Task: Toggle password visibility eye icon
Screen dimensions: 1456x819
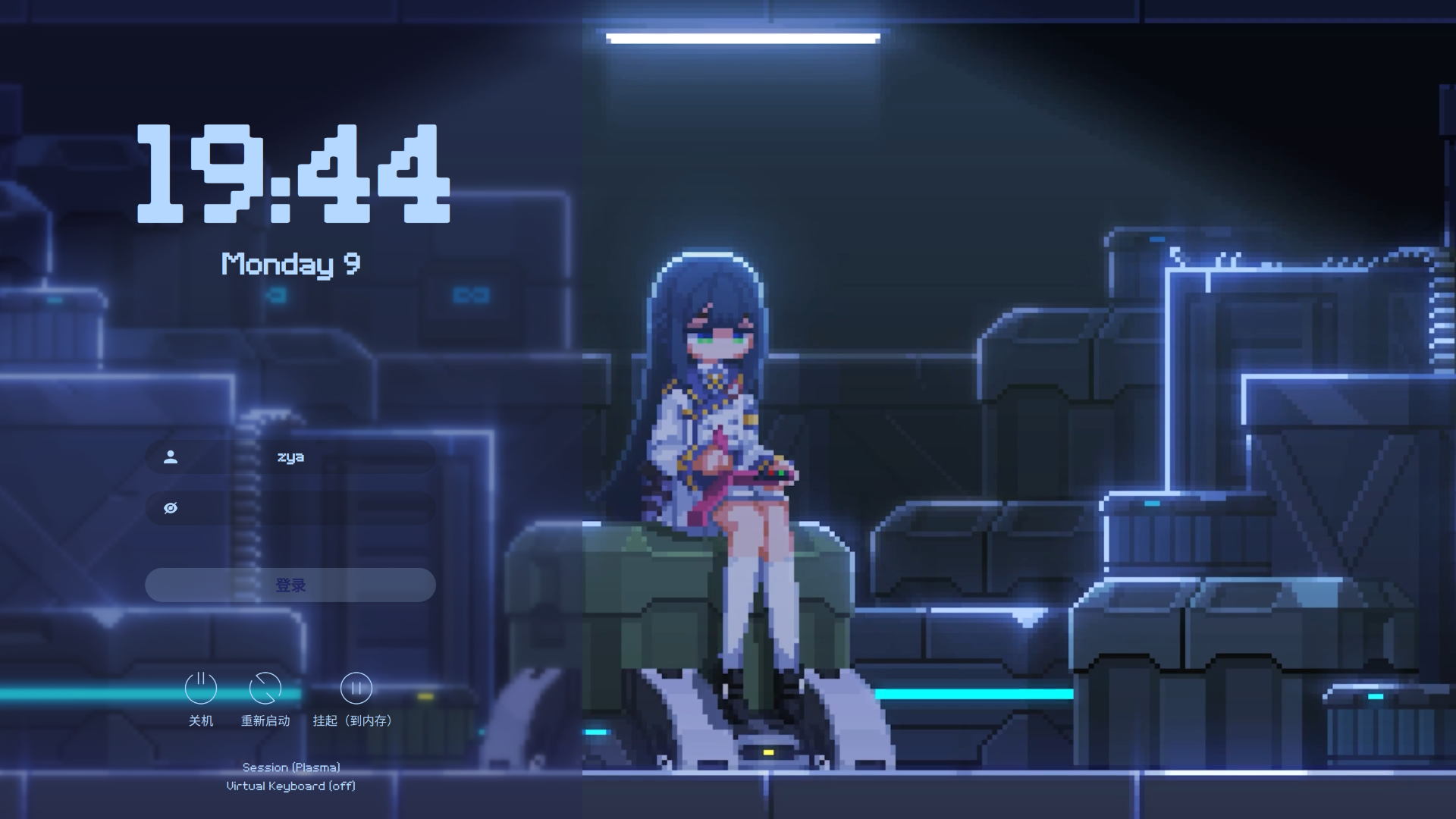Action: click(x=171, y=508)
